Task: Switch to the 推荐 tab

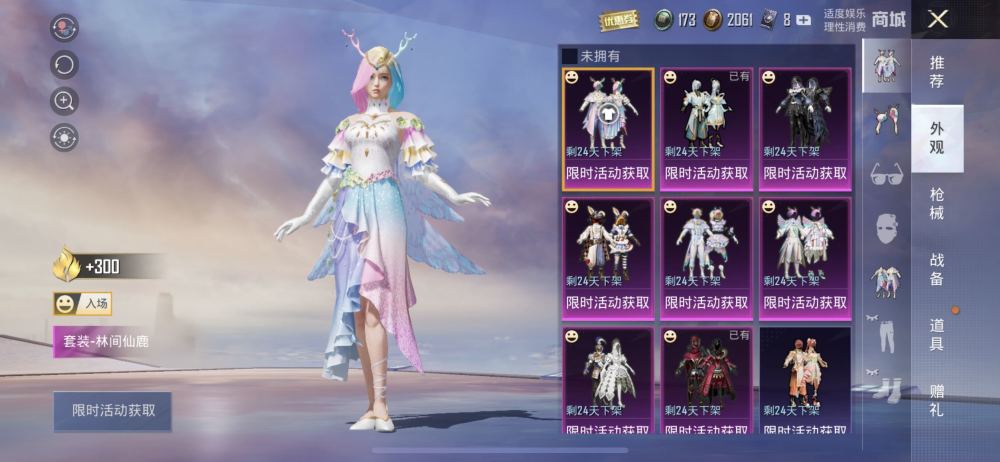Action: click(937, 71)
